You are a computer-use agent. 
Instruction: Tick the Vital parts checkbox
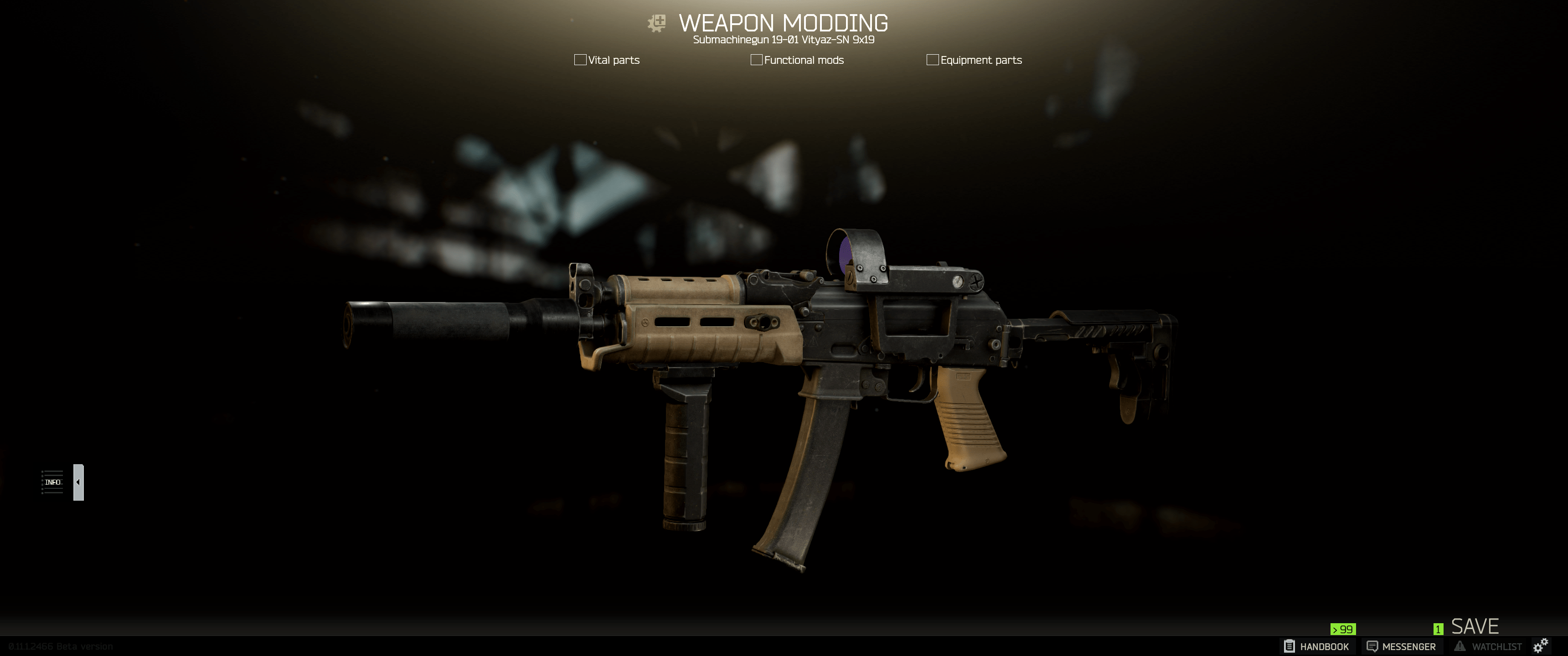click(580, 60)
